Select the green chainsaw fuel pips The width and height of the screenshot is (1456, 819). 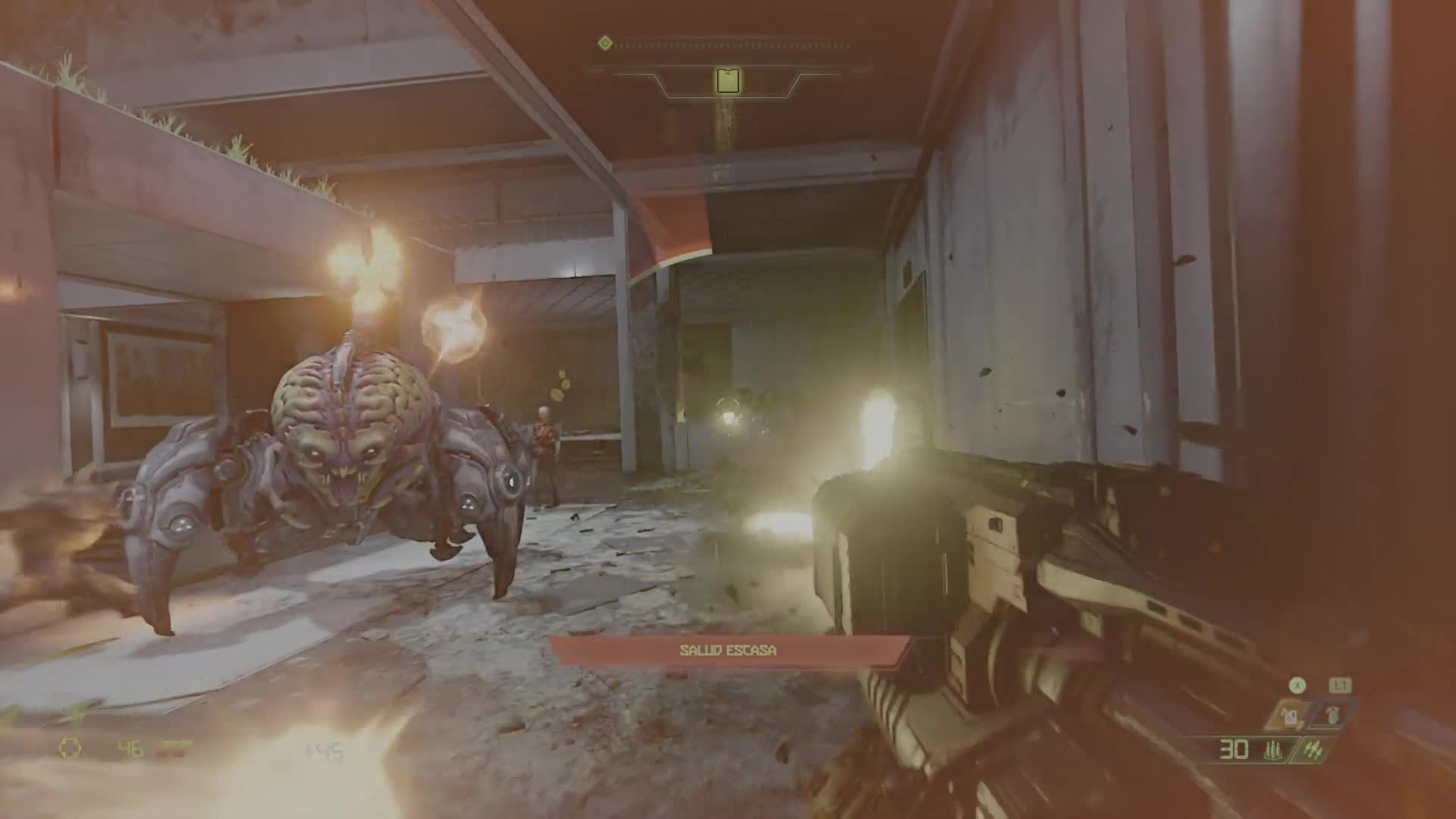pyautogui.click(x=1313, y=751)
